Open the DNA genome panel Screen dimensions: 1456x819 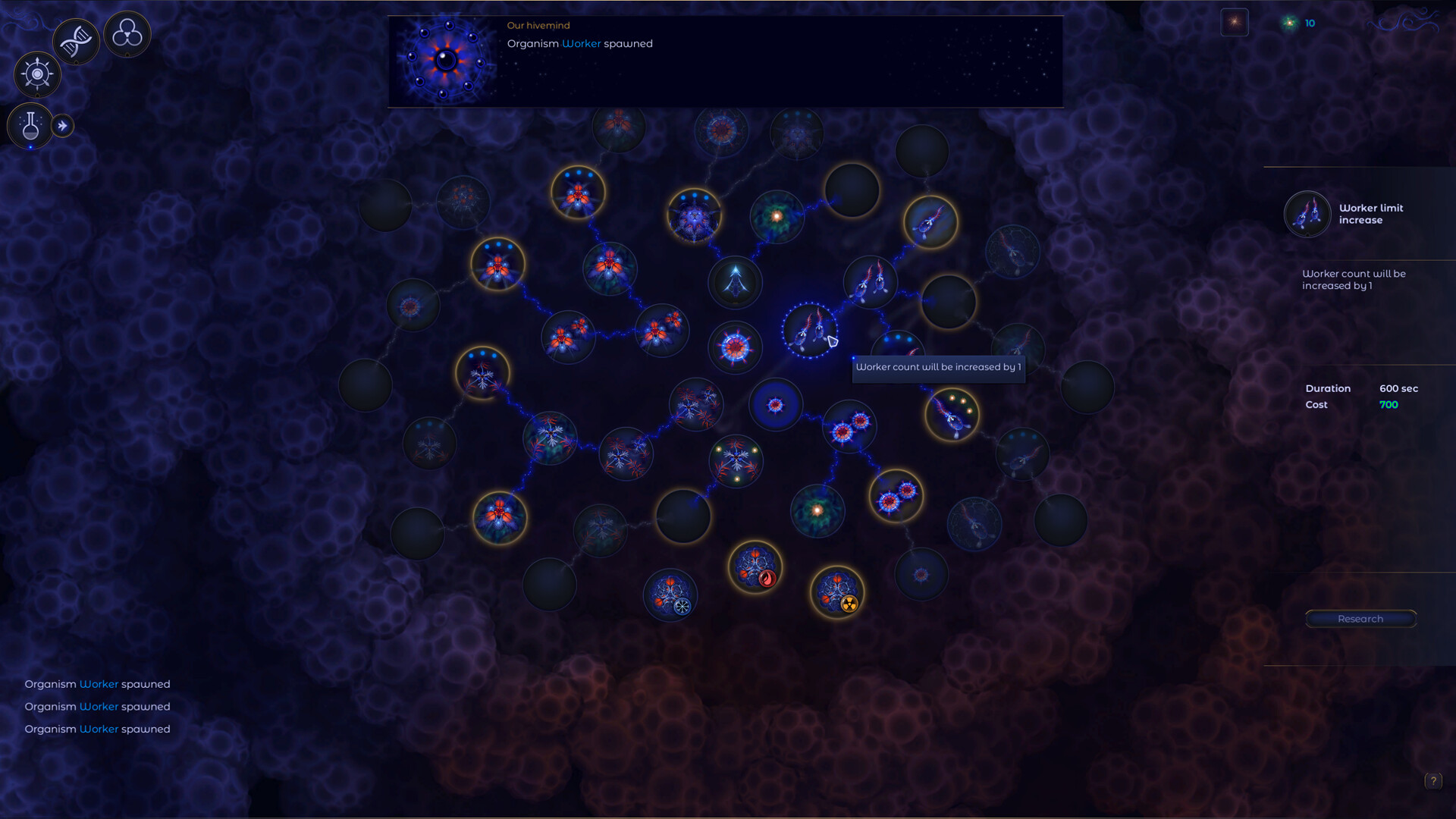(x=76, y=40)
